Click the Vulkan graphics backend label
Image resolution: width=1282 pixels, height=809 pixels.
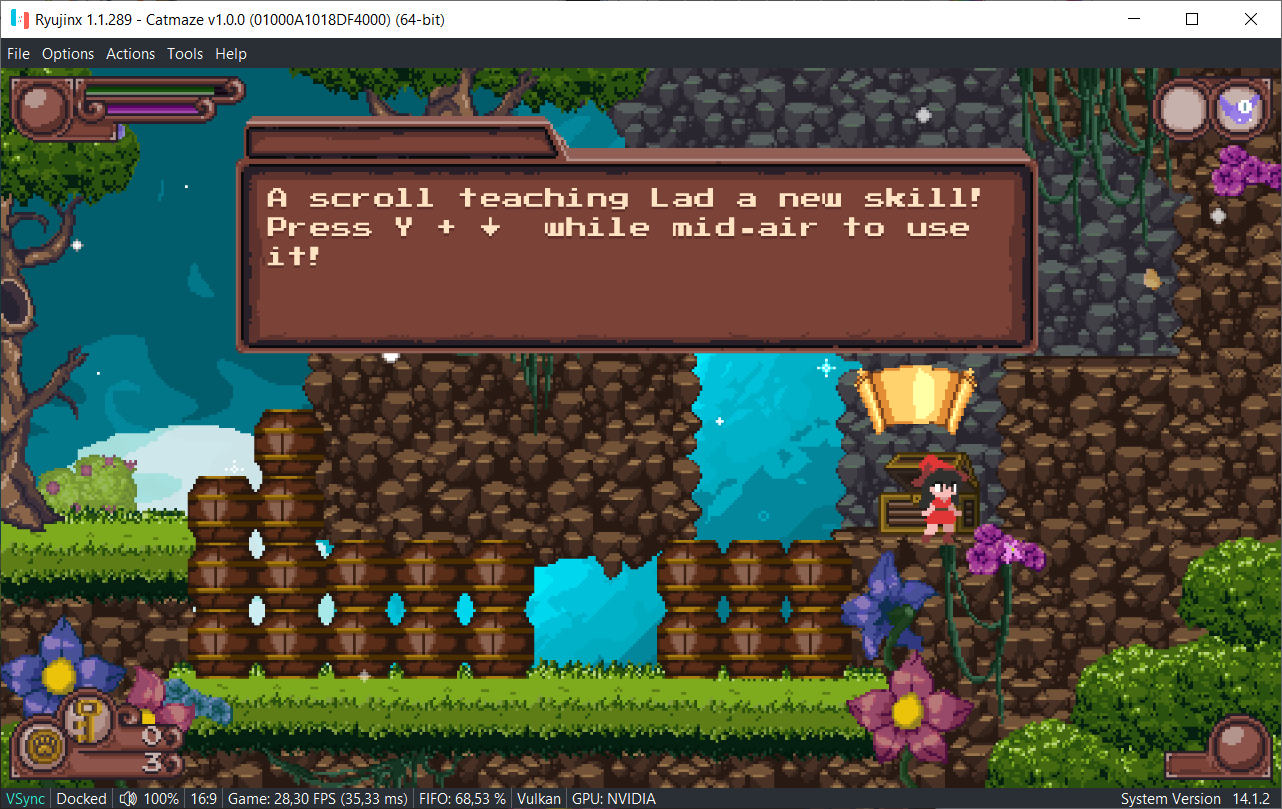538,798
